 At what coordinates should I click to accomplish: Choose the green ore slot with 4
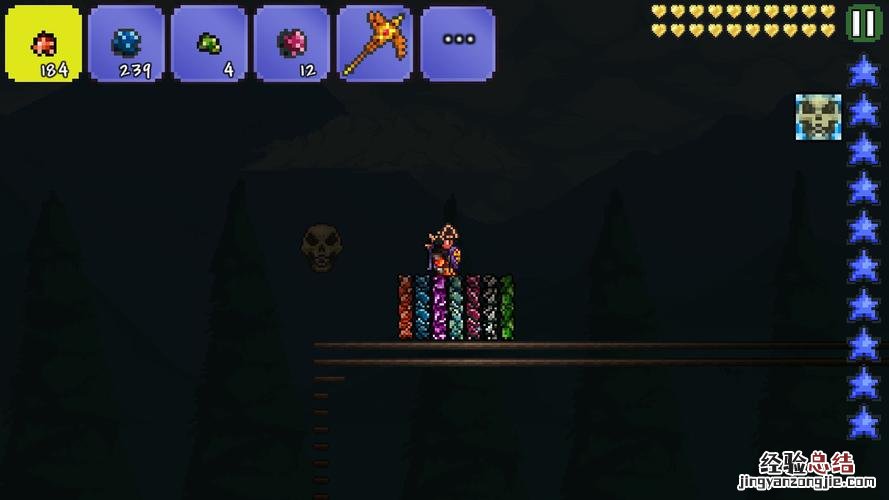(209, 44)
